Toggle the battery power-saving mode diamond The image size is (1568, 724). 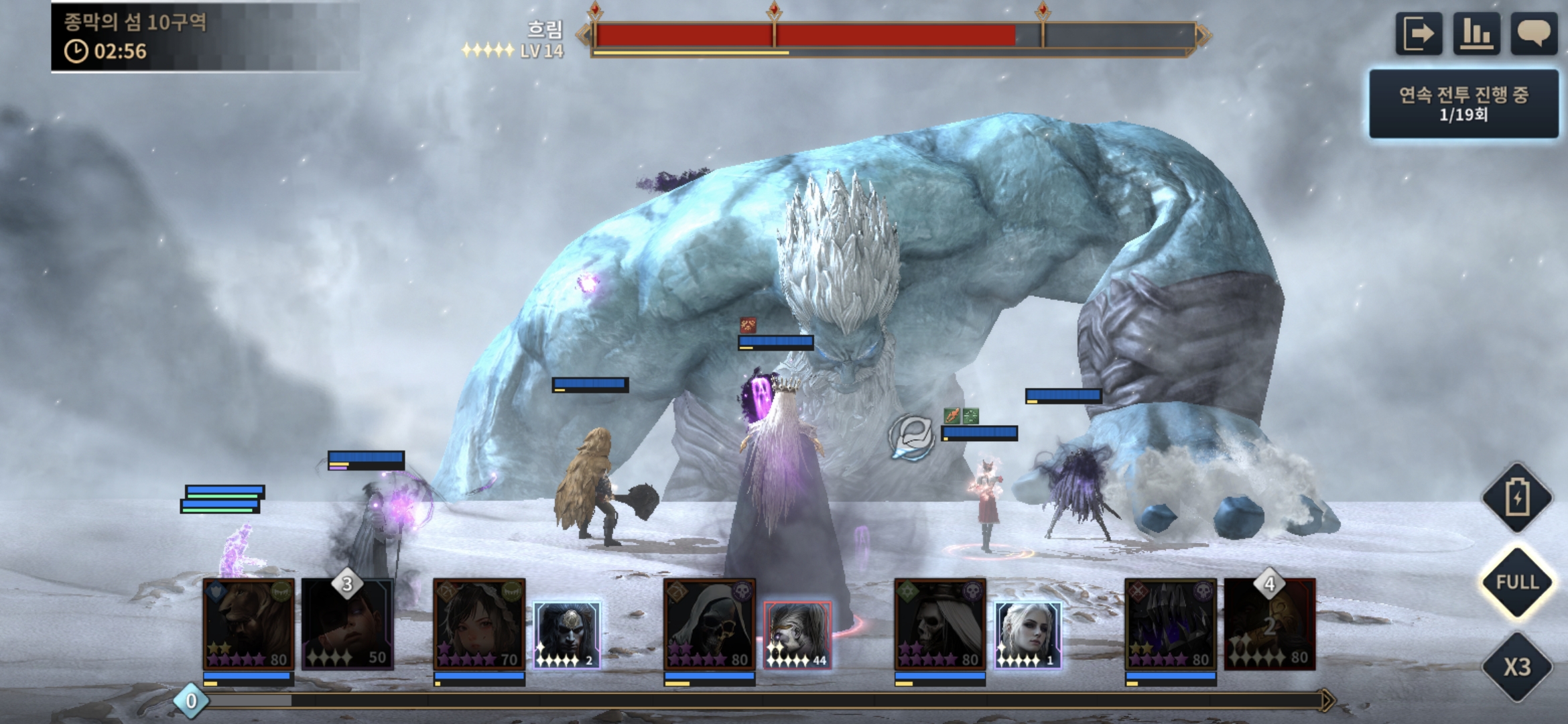point(1517,497)
